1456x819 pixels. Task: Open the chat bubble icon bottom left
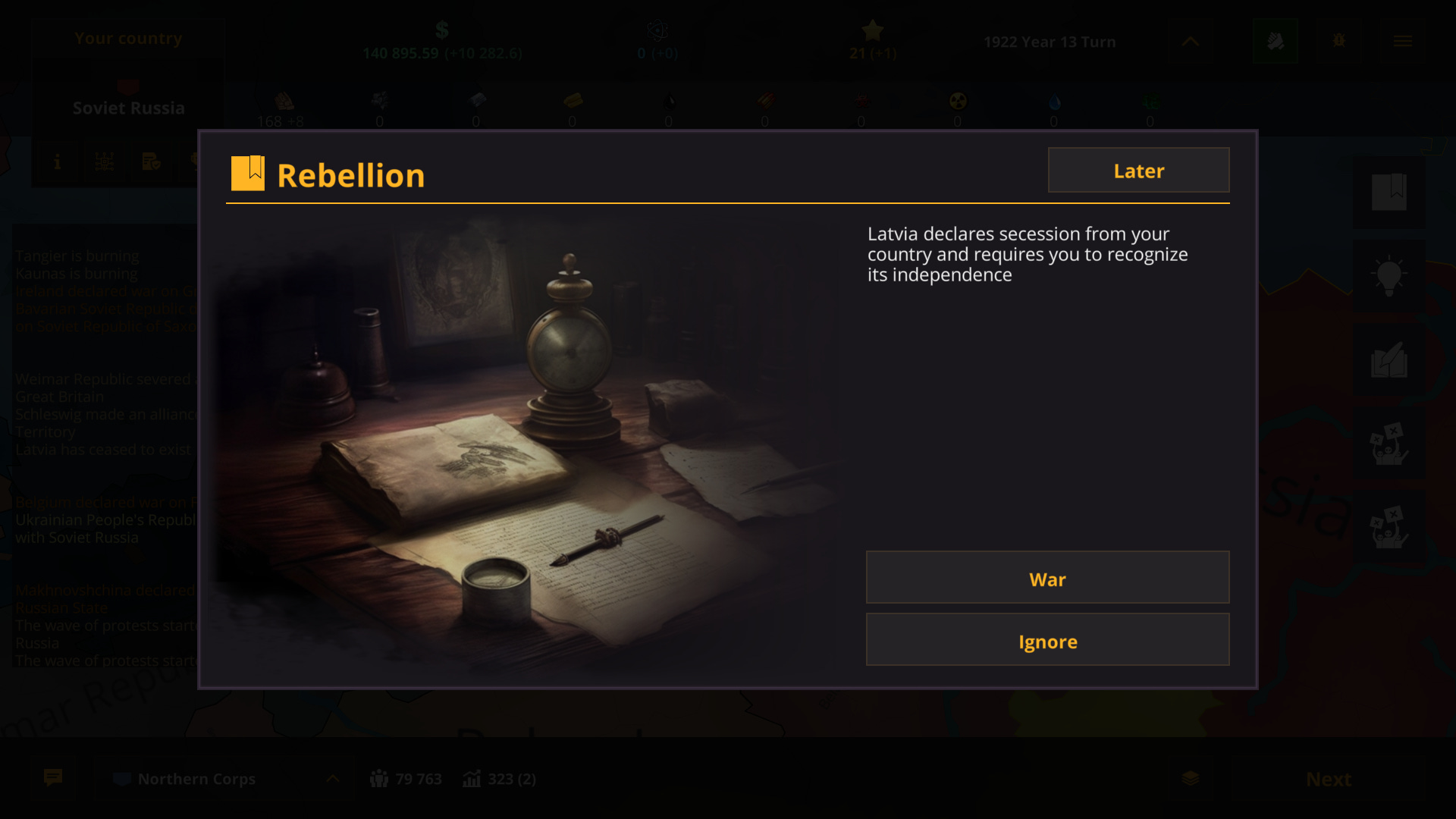coord(52,778)
